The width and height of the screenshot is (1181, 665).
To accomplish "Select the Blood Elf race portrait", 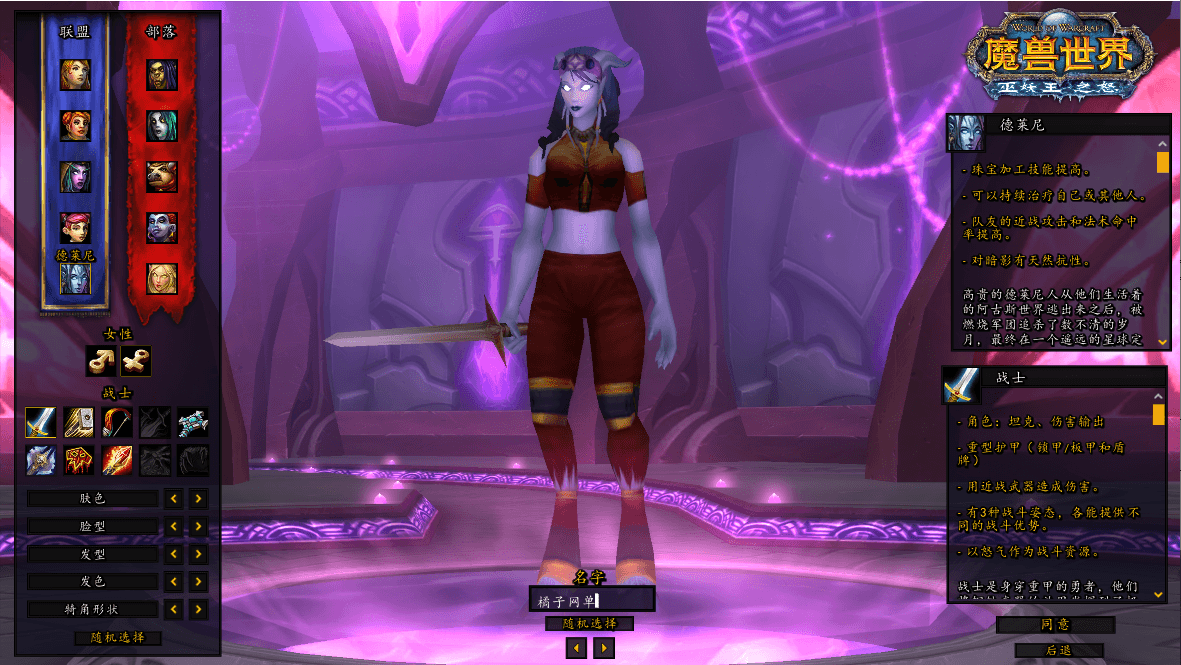I will 162,279.
